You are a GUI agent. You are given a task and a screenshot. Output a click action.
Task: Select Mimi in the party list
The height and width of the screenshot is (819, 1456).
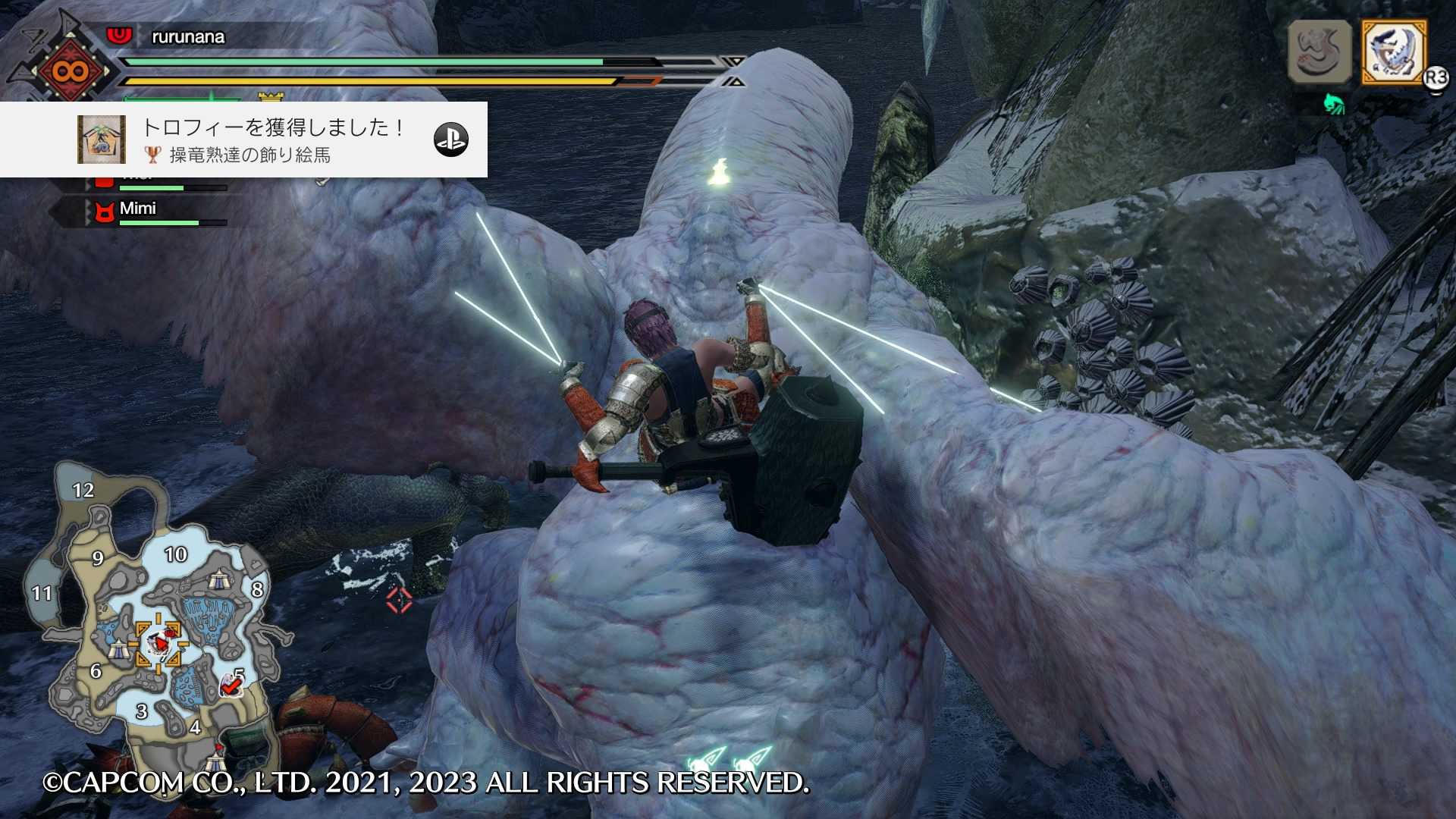(x=138, y=209)
